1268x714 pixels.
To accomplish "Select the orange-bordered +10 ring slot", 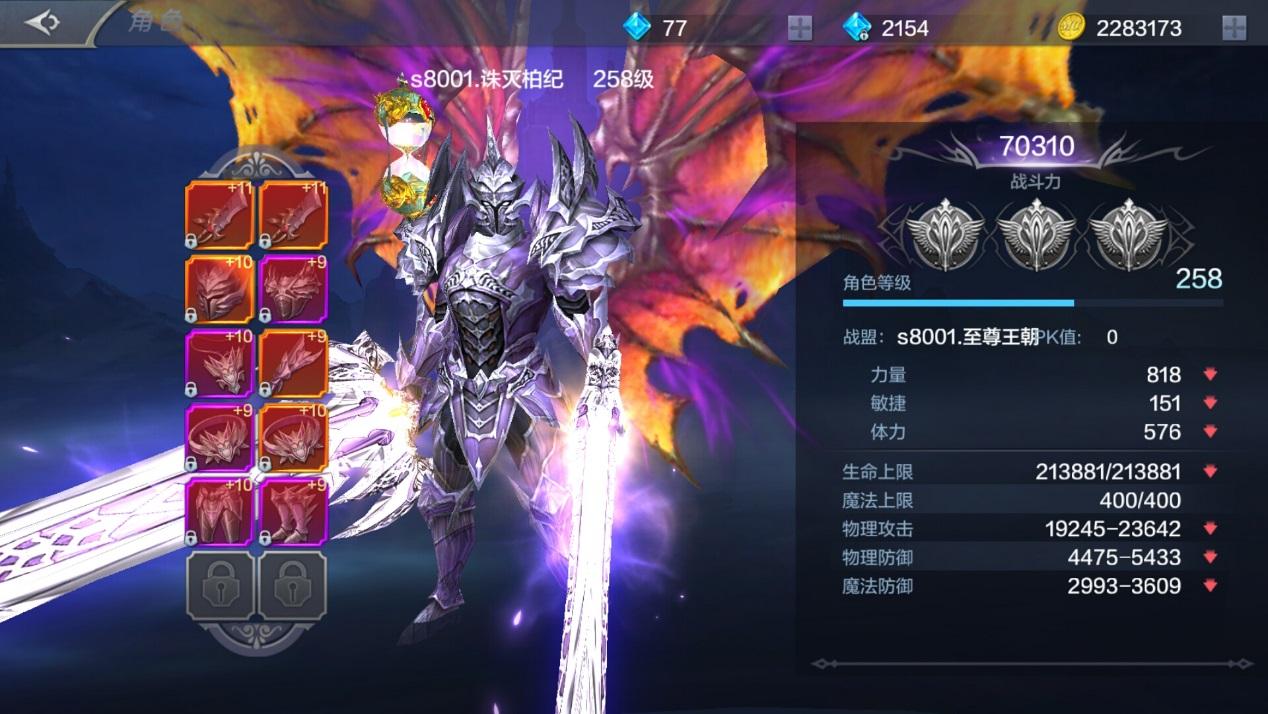I will tap(294, 438).
